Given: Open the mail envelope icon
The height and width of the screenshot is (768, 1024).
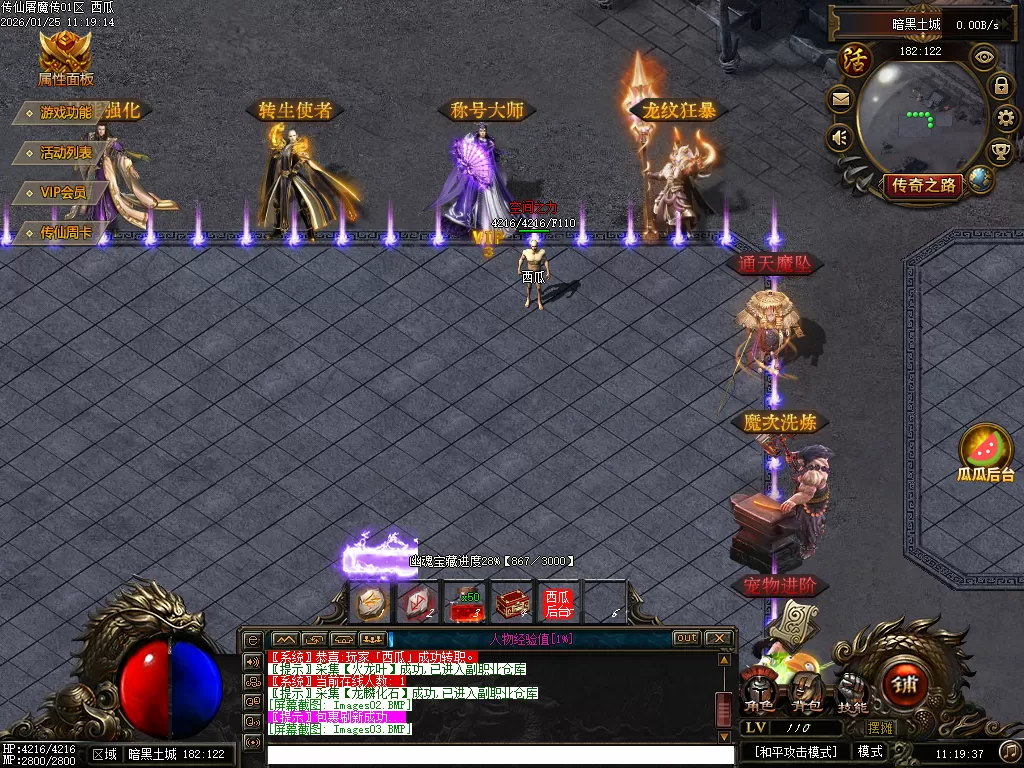Looking at the screenshot, I should click(839, 99).
